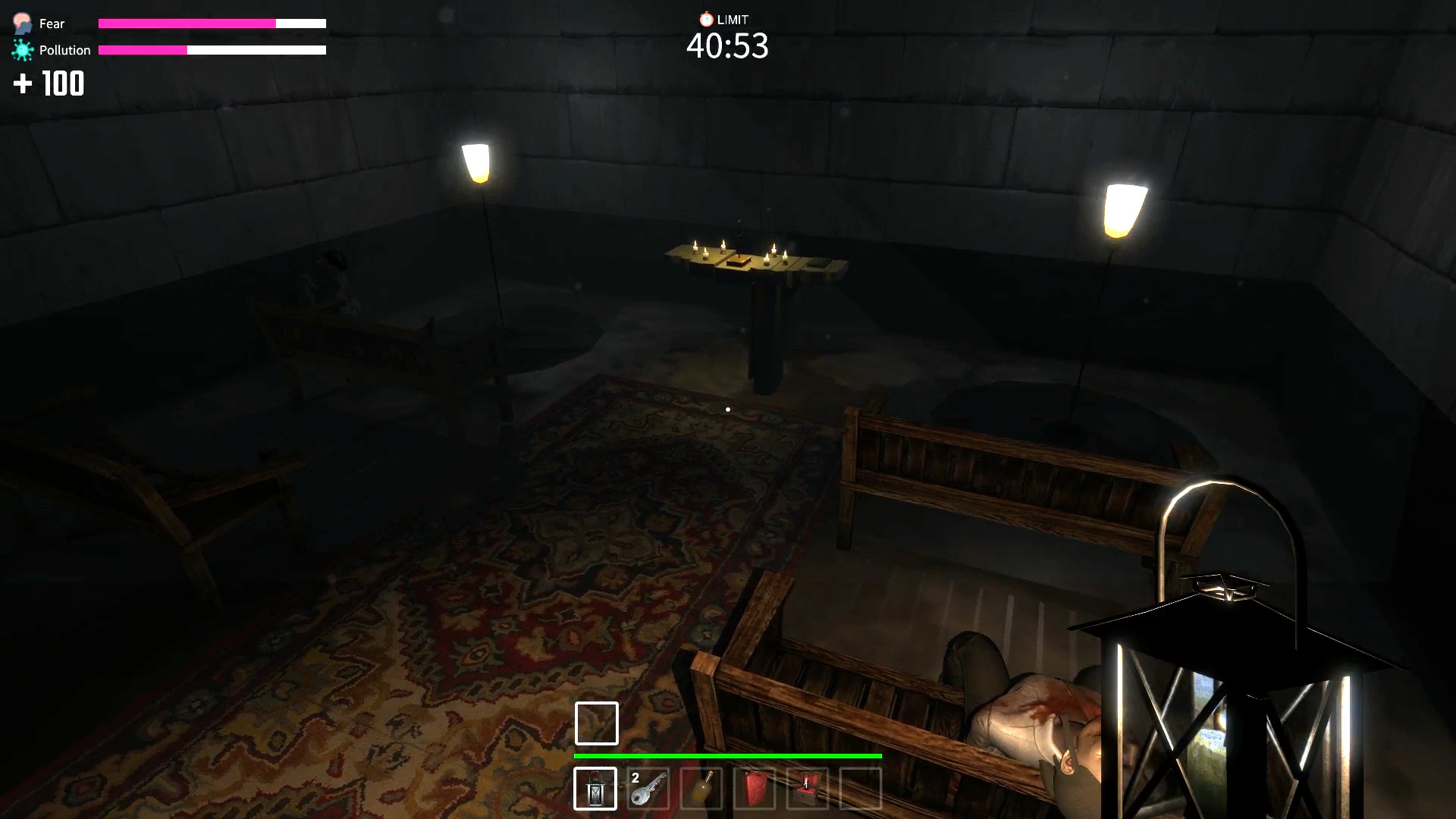The image size is (1456, 819).
Task: Click the Fear head icon
Action: [x=22, y=22]
